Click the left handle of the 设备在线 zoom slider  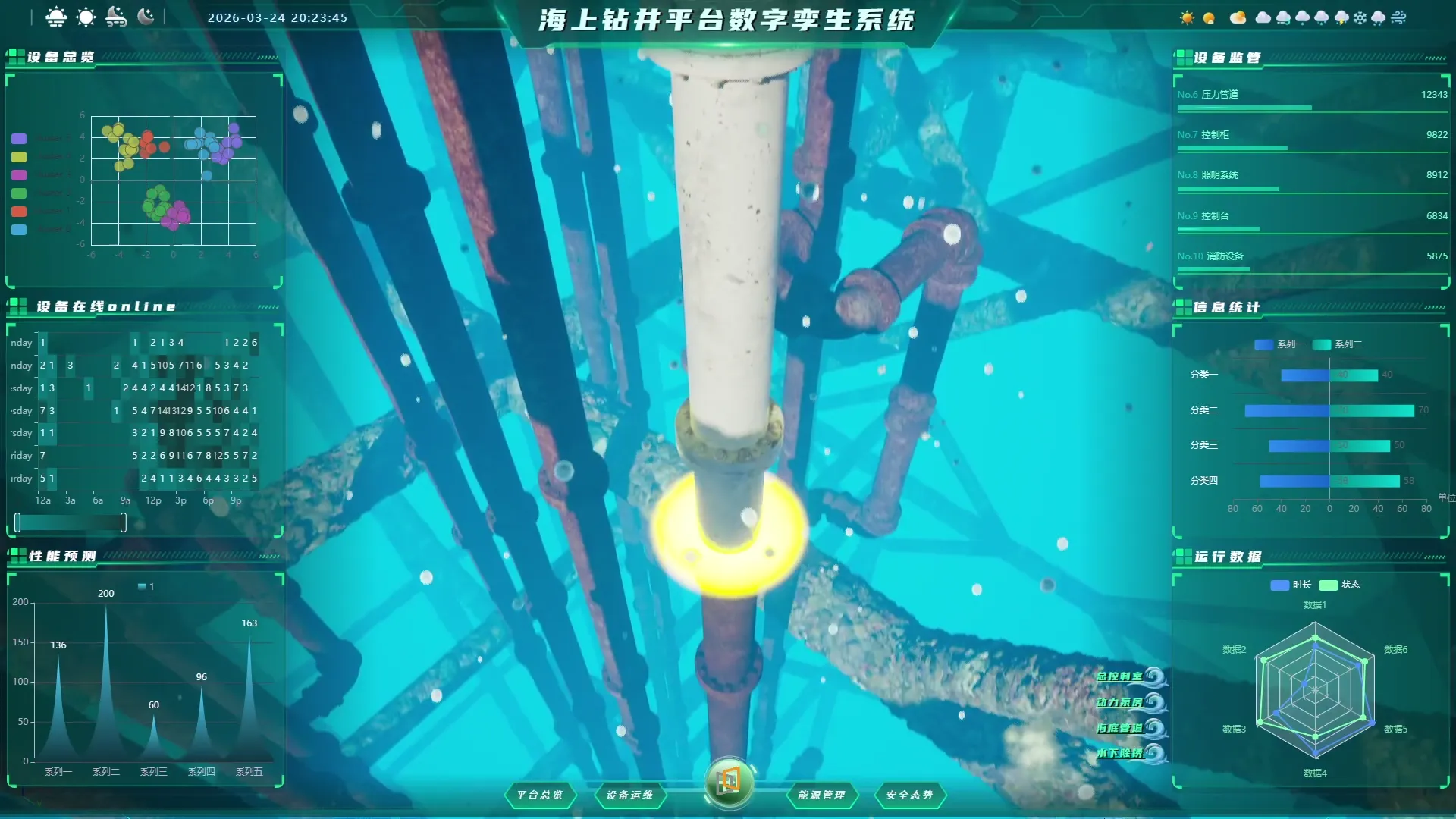tap(17, 522)
